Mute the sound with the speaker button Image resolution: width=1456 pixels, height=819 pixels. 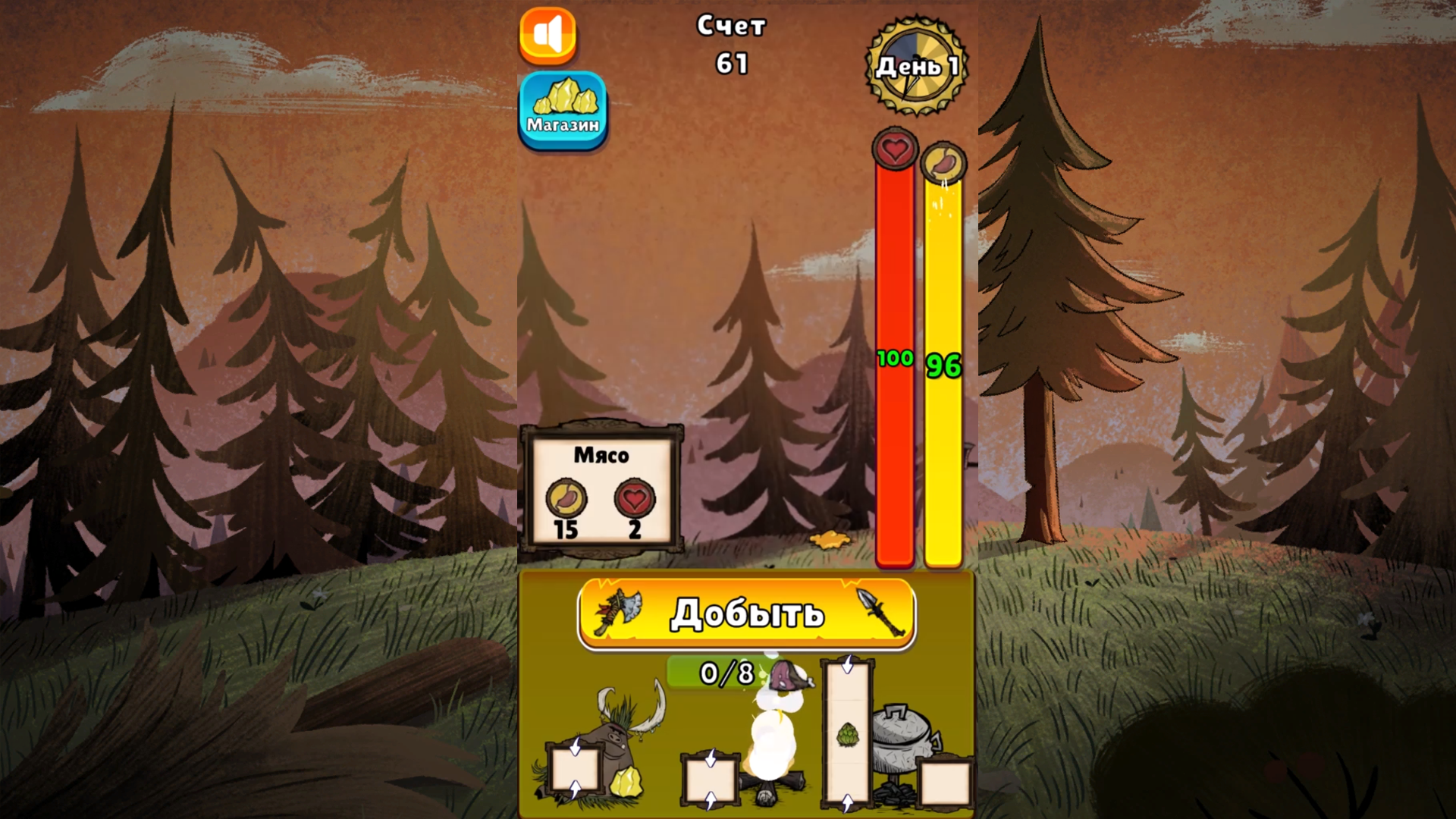click(x=548, y=33)
